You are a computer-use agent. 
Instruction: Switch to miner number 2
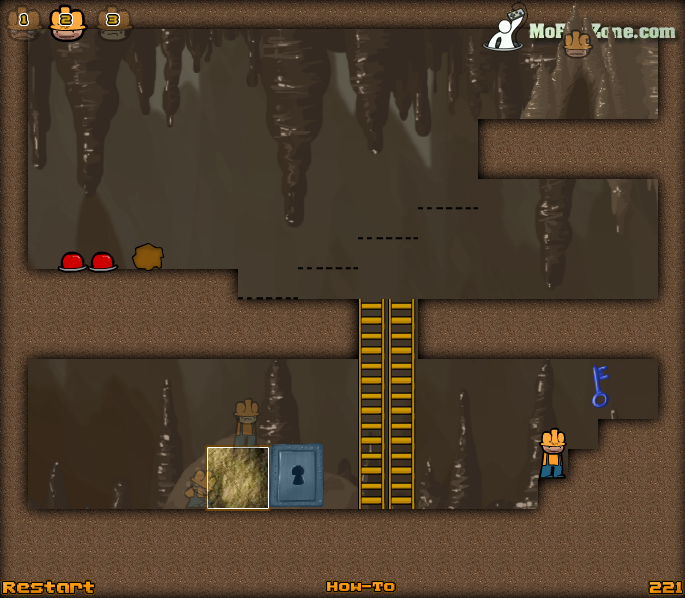pos(67,21)
